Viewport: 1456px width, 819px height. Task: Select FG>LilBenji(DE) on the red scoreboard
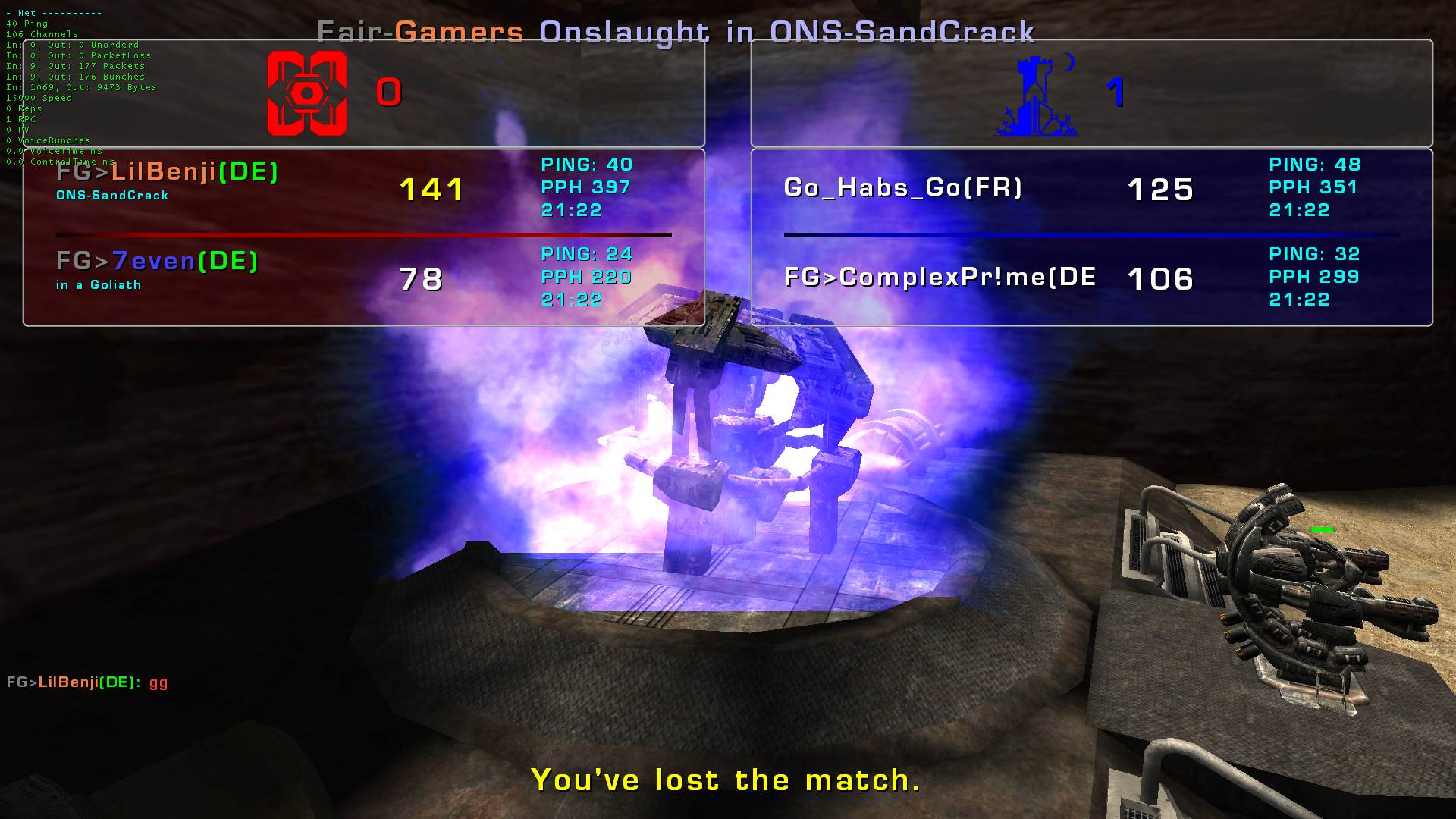pos(168,172)
